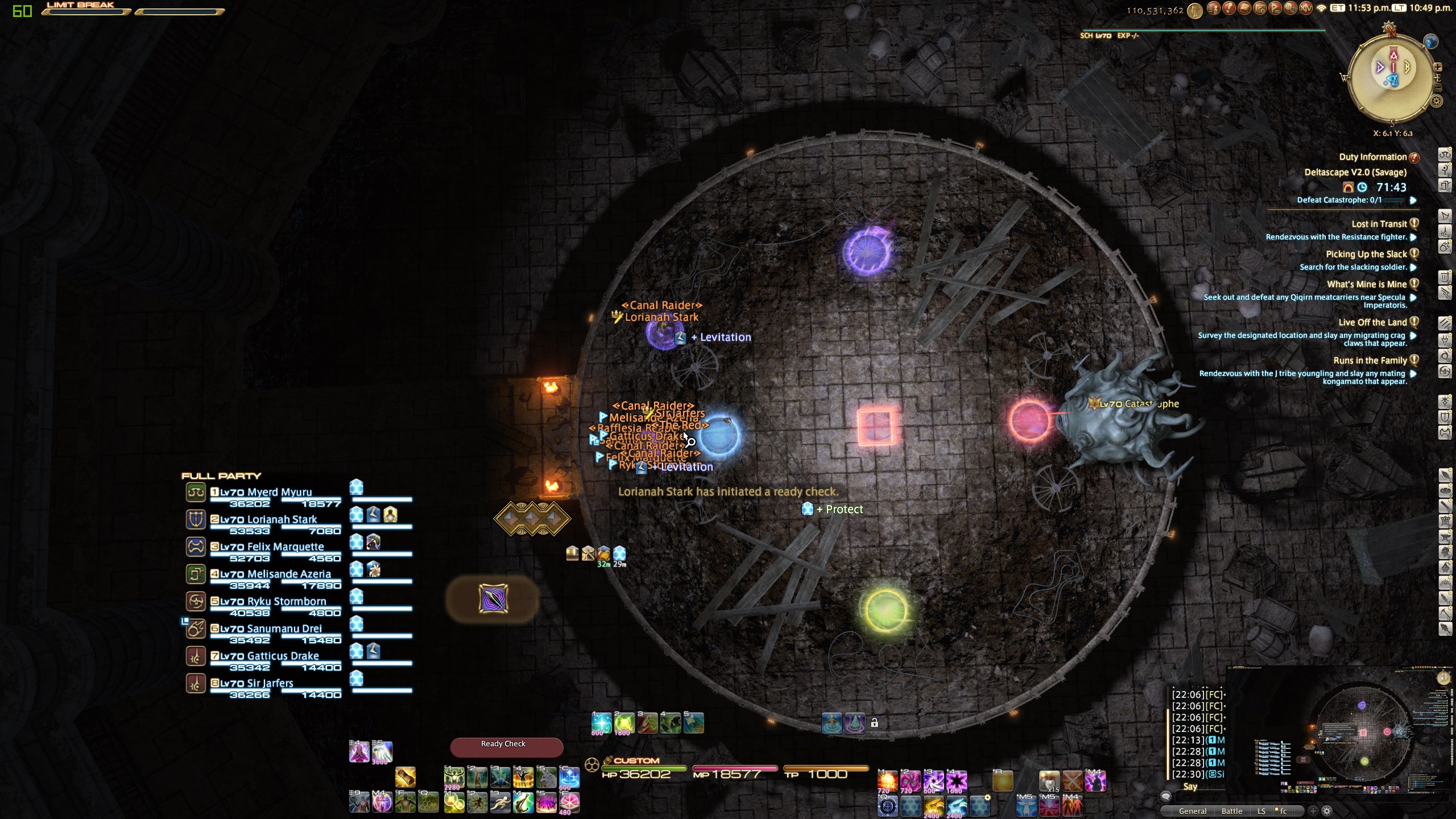Use the gray cat hotbar action
This screenshot has width=1456, height=819.
(546, 778)
